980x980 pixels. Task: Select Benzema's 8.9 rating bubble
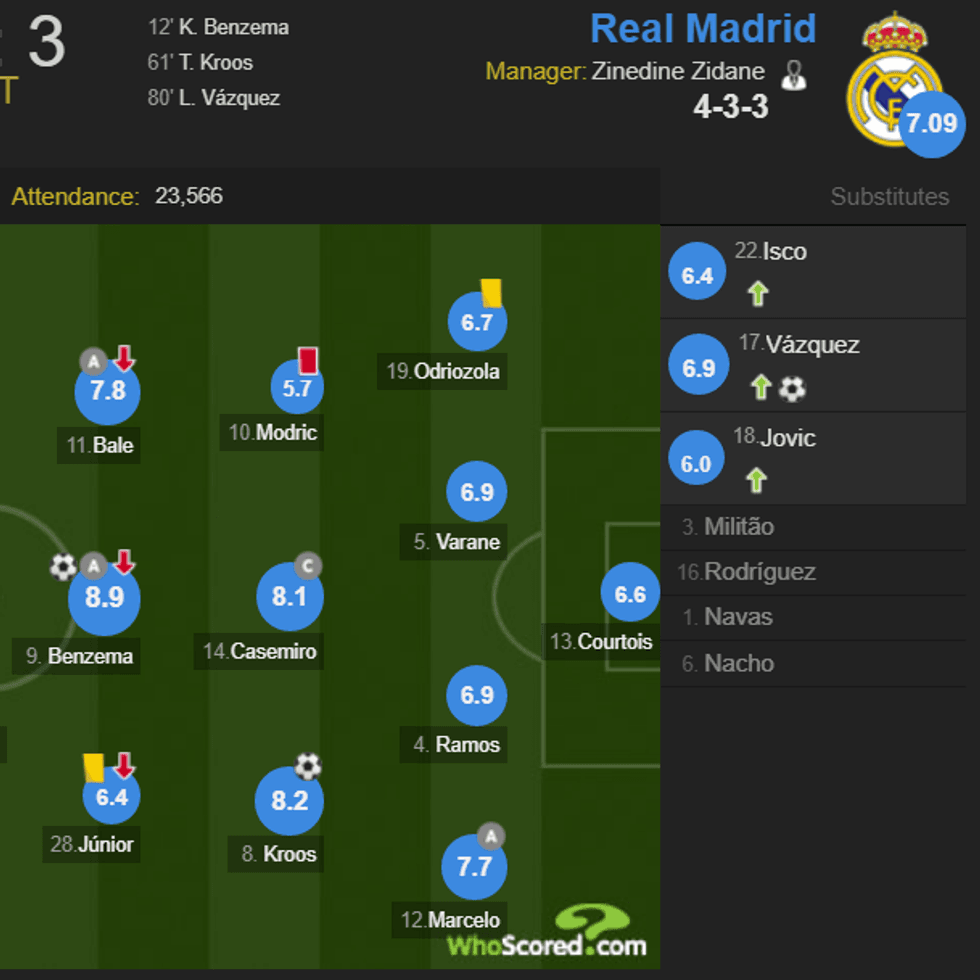(x=104, y=599)
